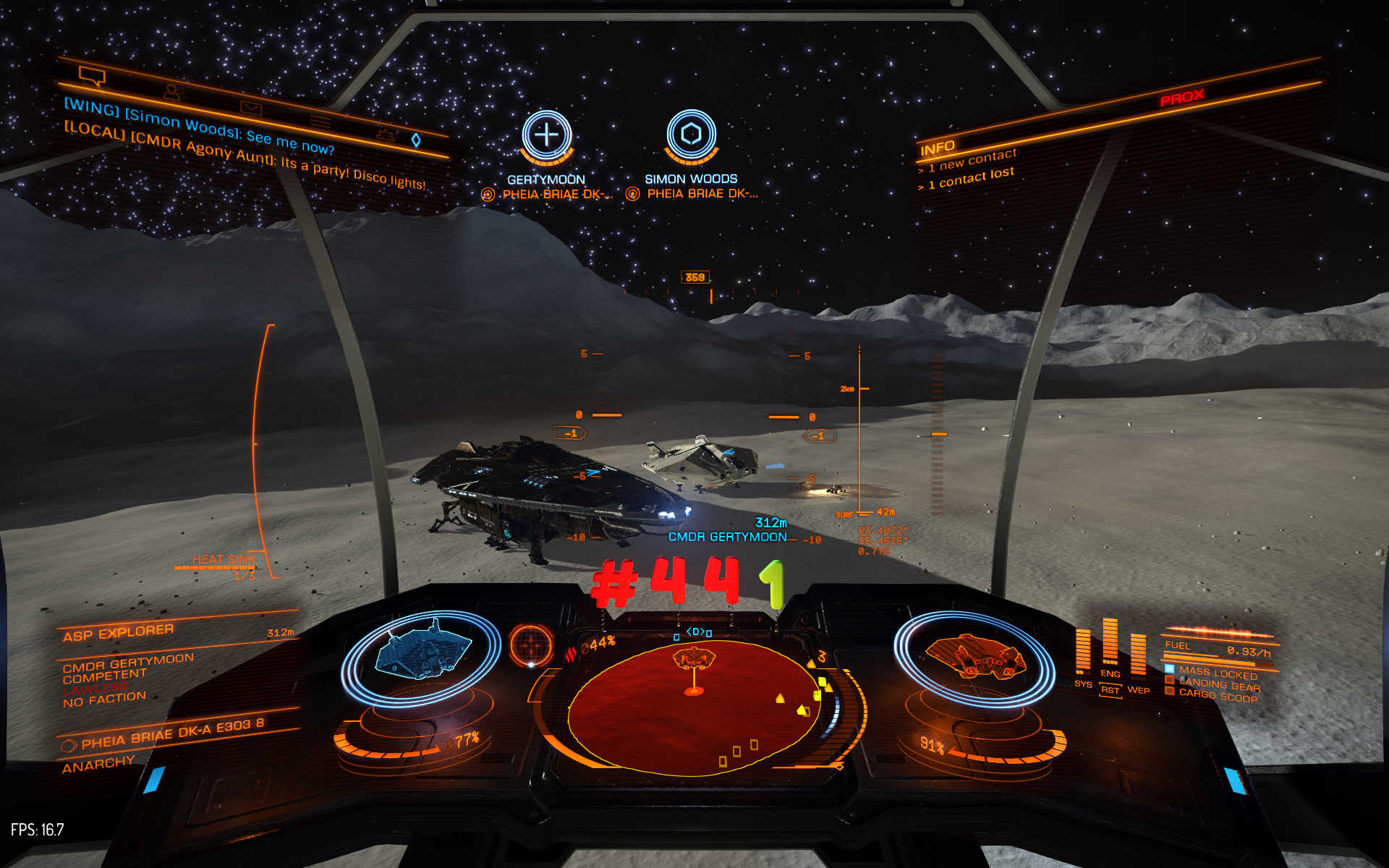This screenshot has width=1389, height=868.
Task: Click the CMDR Gertymoon target marker label
Action: 727,537
